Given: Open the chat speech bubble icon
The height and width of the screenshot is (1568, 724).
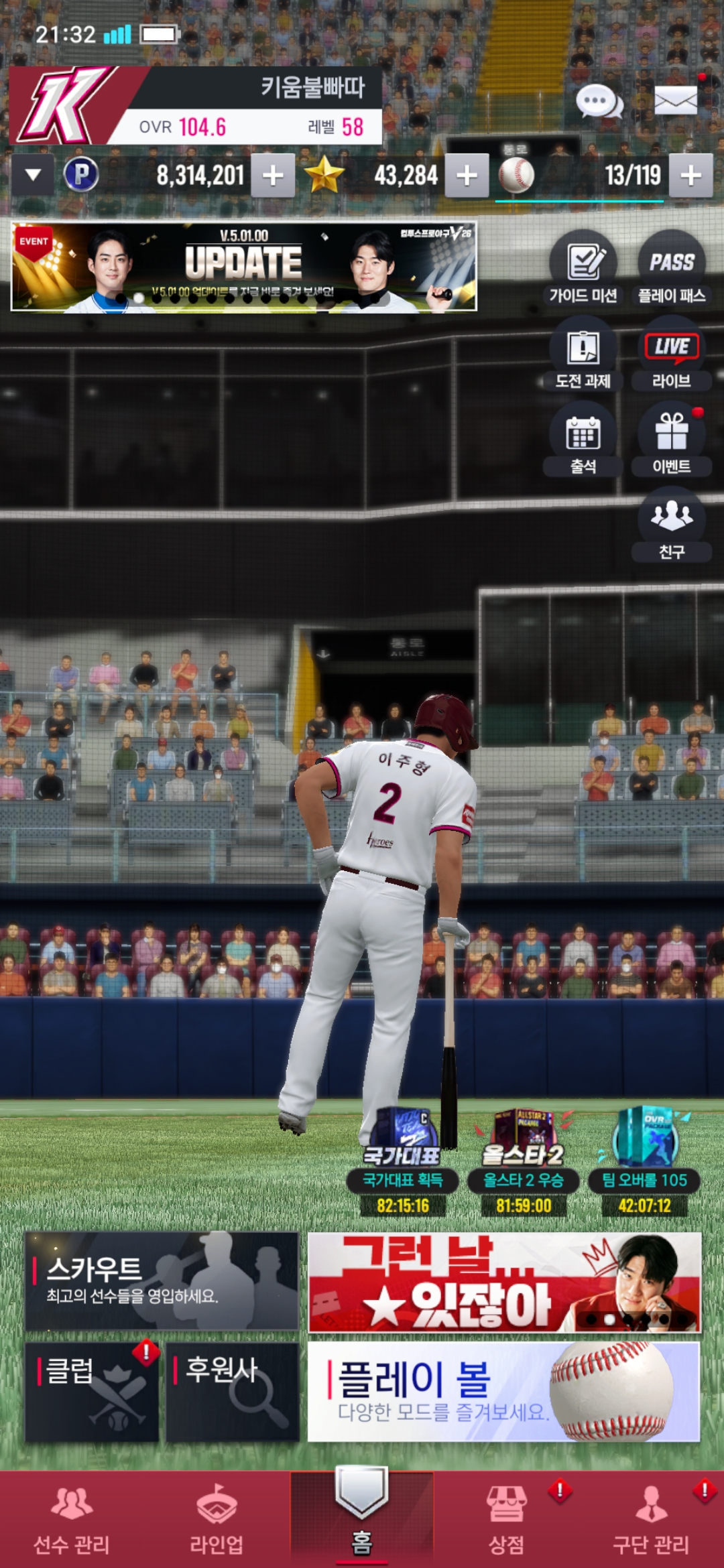Looking at the screenshot, I should (x=599, y=102).
